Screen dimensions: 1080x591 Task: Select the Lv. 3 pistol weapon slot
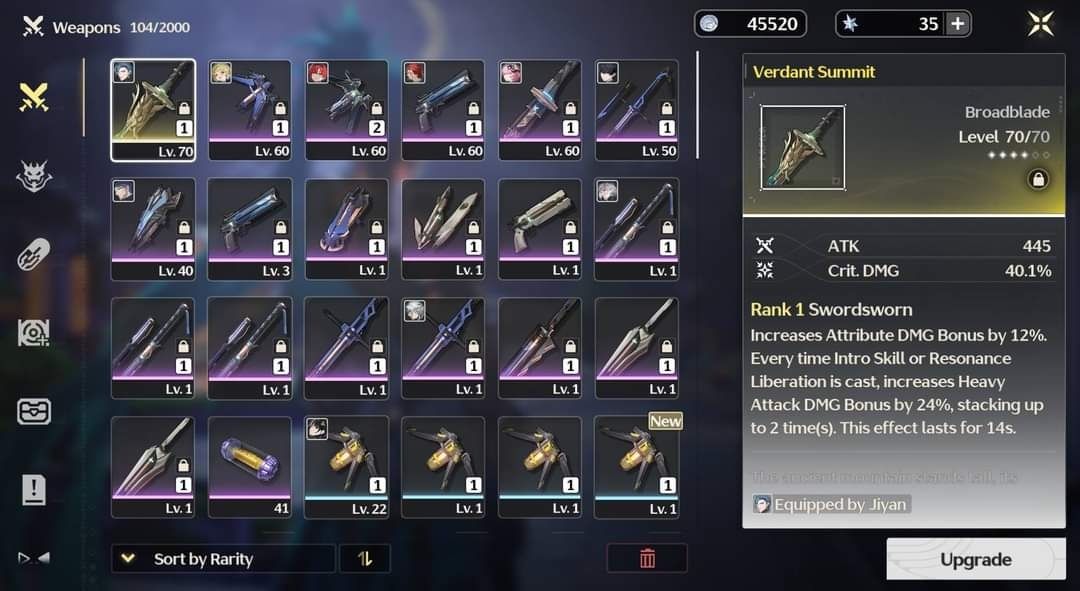coord(249,228)
